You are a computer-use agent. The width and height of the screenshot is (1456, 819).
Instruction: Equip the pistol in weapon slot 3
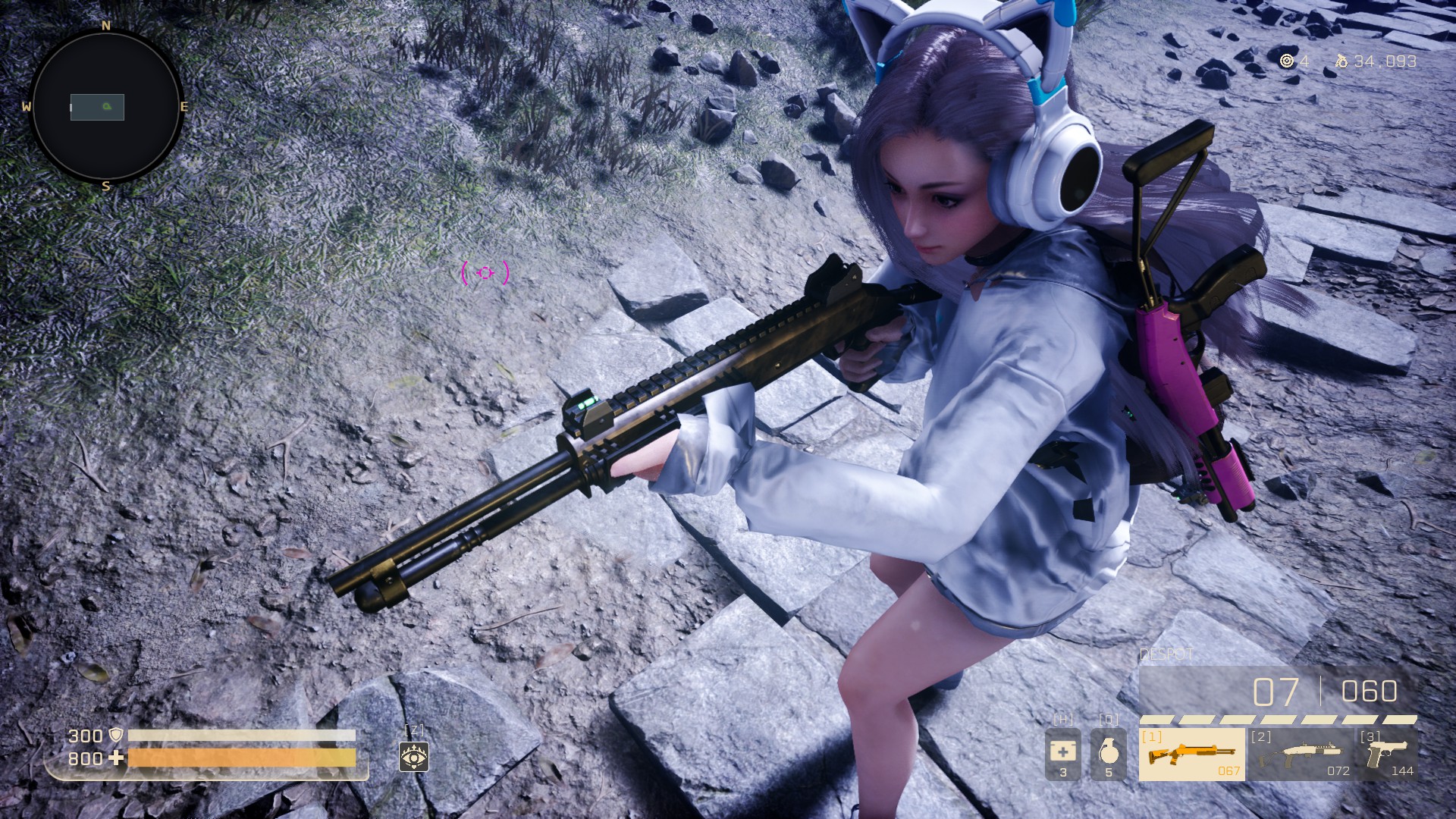[x=1388, y=755]
